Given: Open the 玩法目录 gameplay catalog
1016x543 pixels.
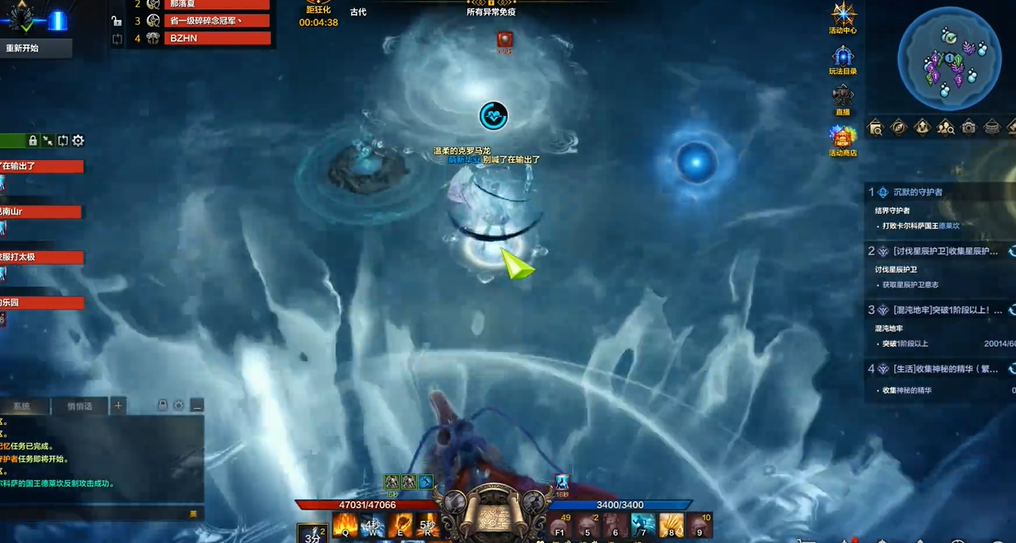Looking at the screenshot, I should [843, 58].
